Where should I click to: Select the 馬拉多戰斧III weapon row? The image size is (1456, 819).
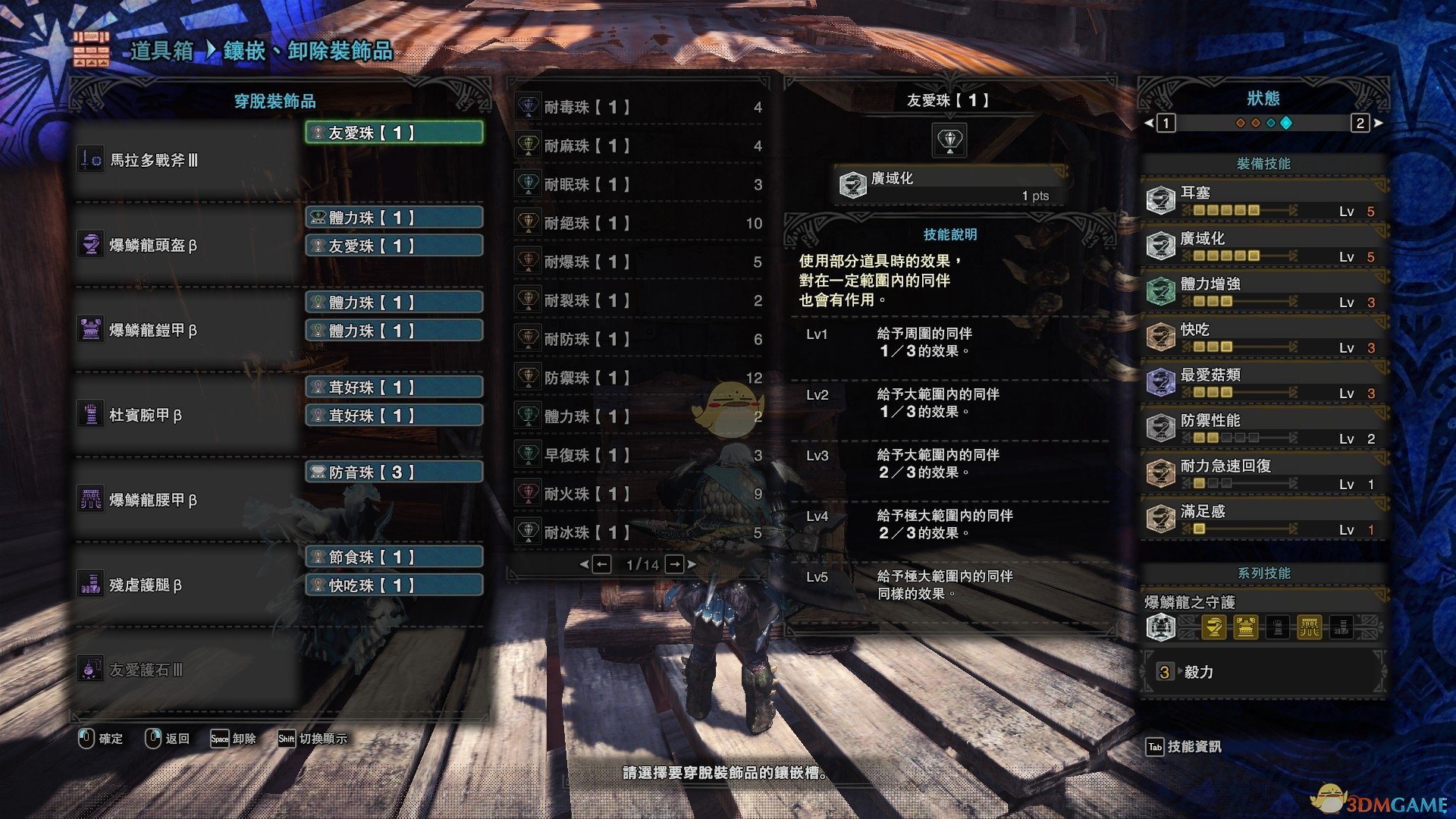pos(186,160)
